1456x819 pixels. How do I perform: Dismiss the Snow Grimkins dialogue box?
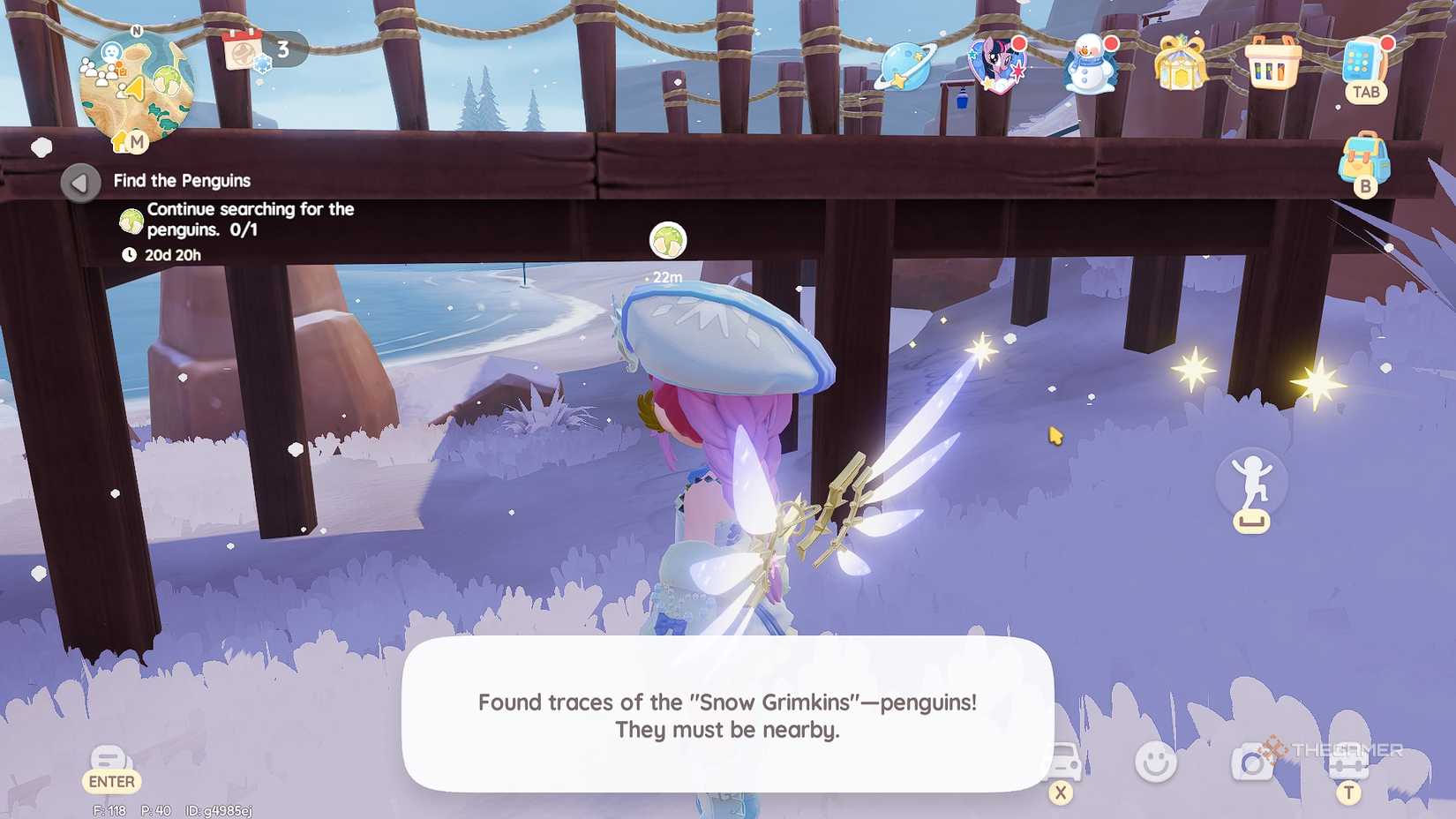click(725, 717)
